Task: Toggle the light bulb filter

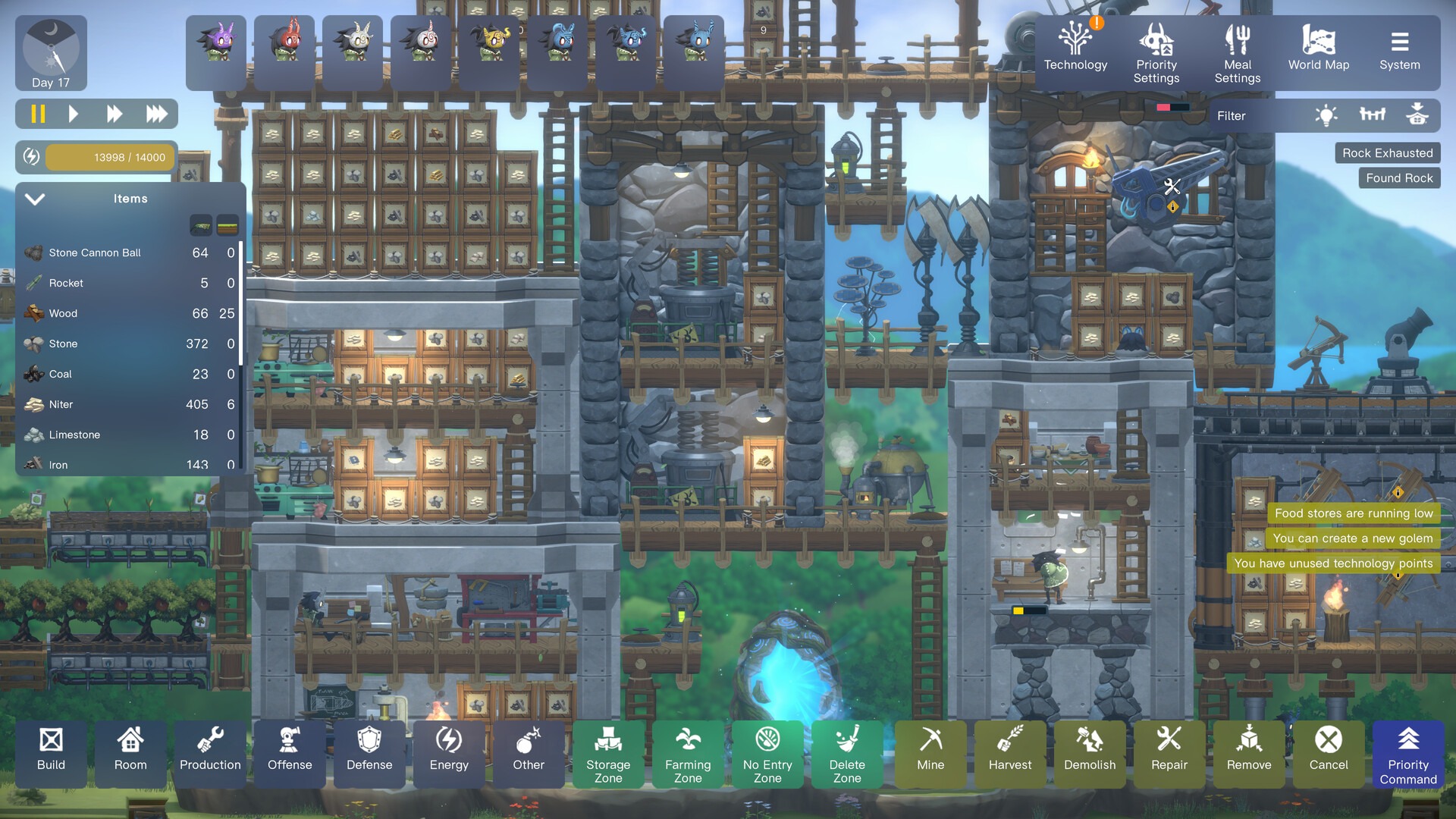Action: [1326, 116]
